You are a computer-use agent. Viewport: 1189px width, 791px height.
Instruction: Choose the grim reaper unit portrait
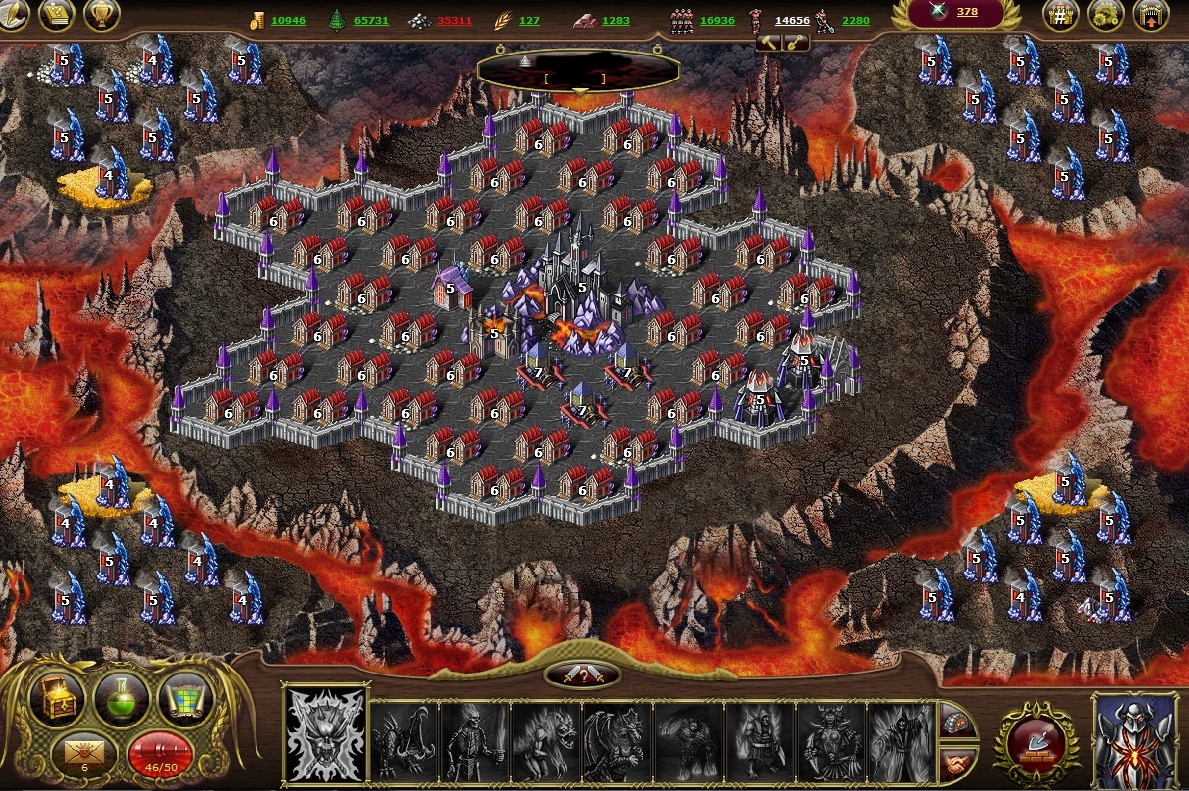902,742
